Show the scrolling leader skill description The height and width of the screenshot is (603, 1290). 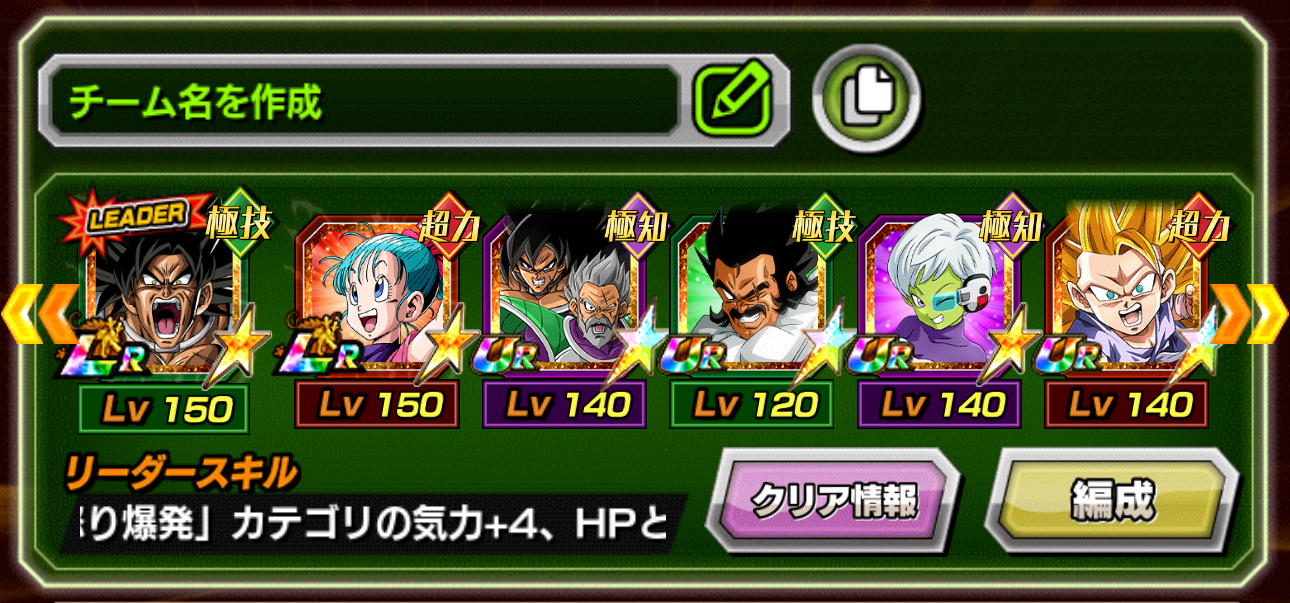(x=372, y=522)
